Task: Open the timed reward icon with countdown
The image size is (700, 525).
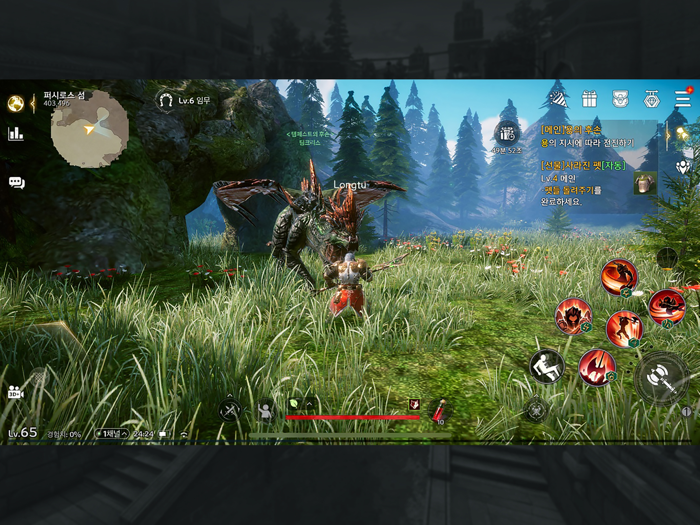Action: click(507, 133)
